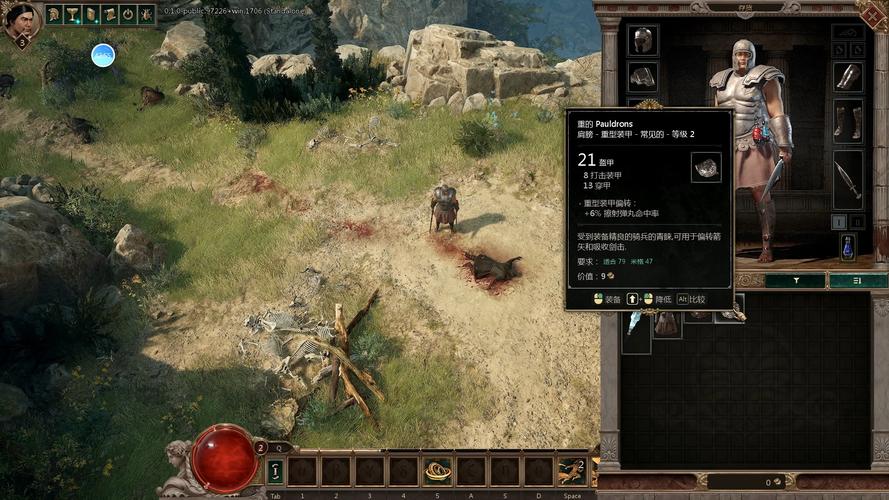
Task: Click the inventory sort button
Action: click(858, 281)
